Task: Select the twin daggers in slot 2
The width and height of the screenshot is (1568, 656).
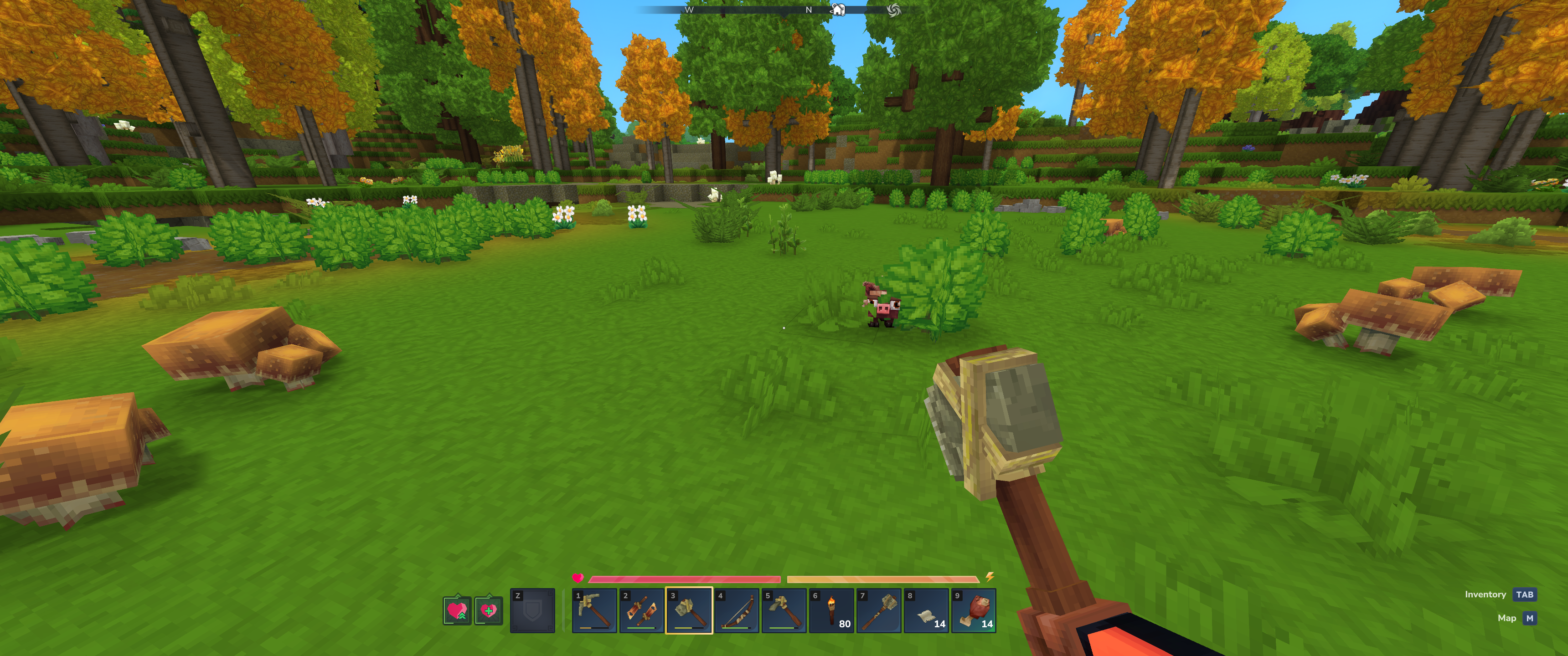Action: coord(642,610)
